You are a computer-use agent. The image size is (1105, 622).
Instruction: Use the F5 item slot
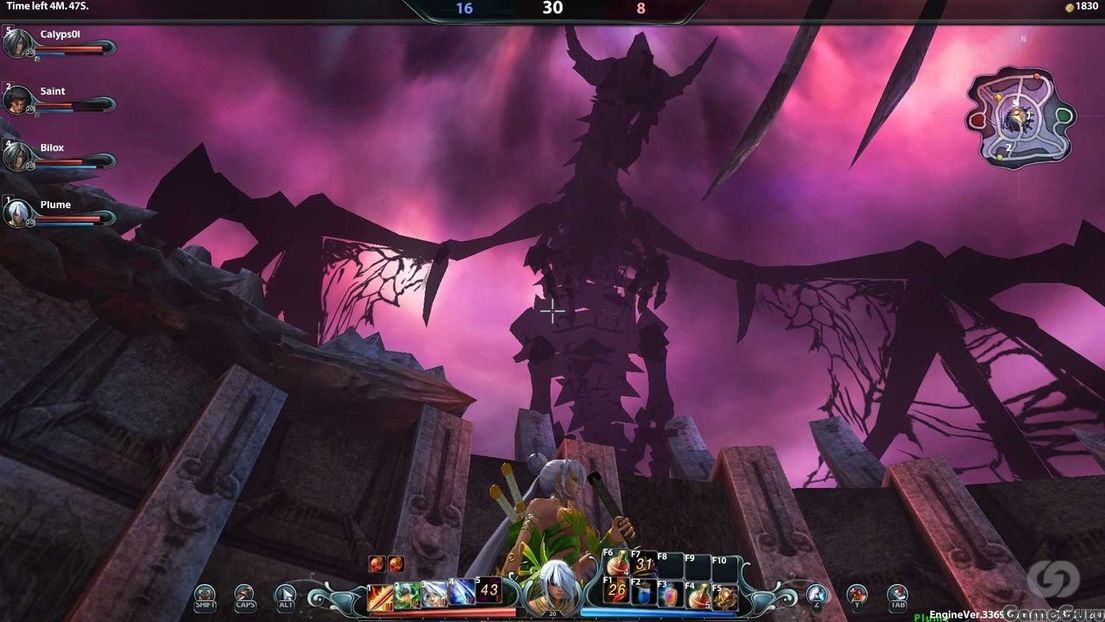[x=725, y=596]
